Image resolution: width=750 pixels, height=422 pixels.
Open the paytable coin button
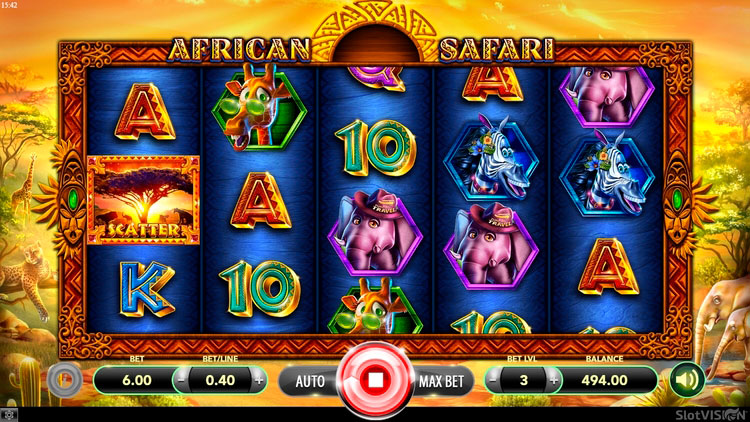pos(63,380)
